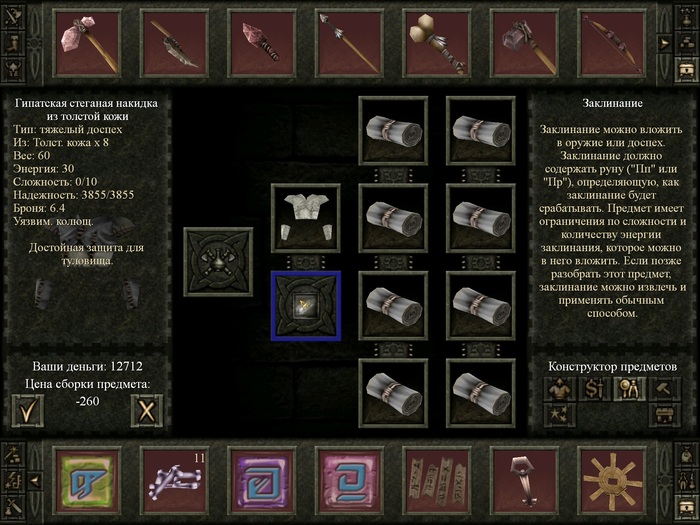Select the blue-highlighted spell slot
The width and height of the screenshot is (700, 525).
tap(306, 305)
